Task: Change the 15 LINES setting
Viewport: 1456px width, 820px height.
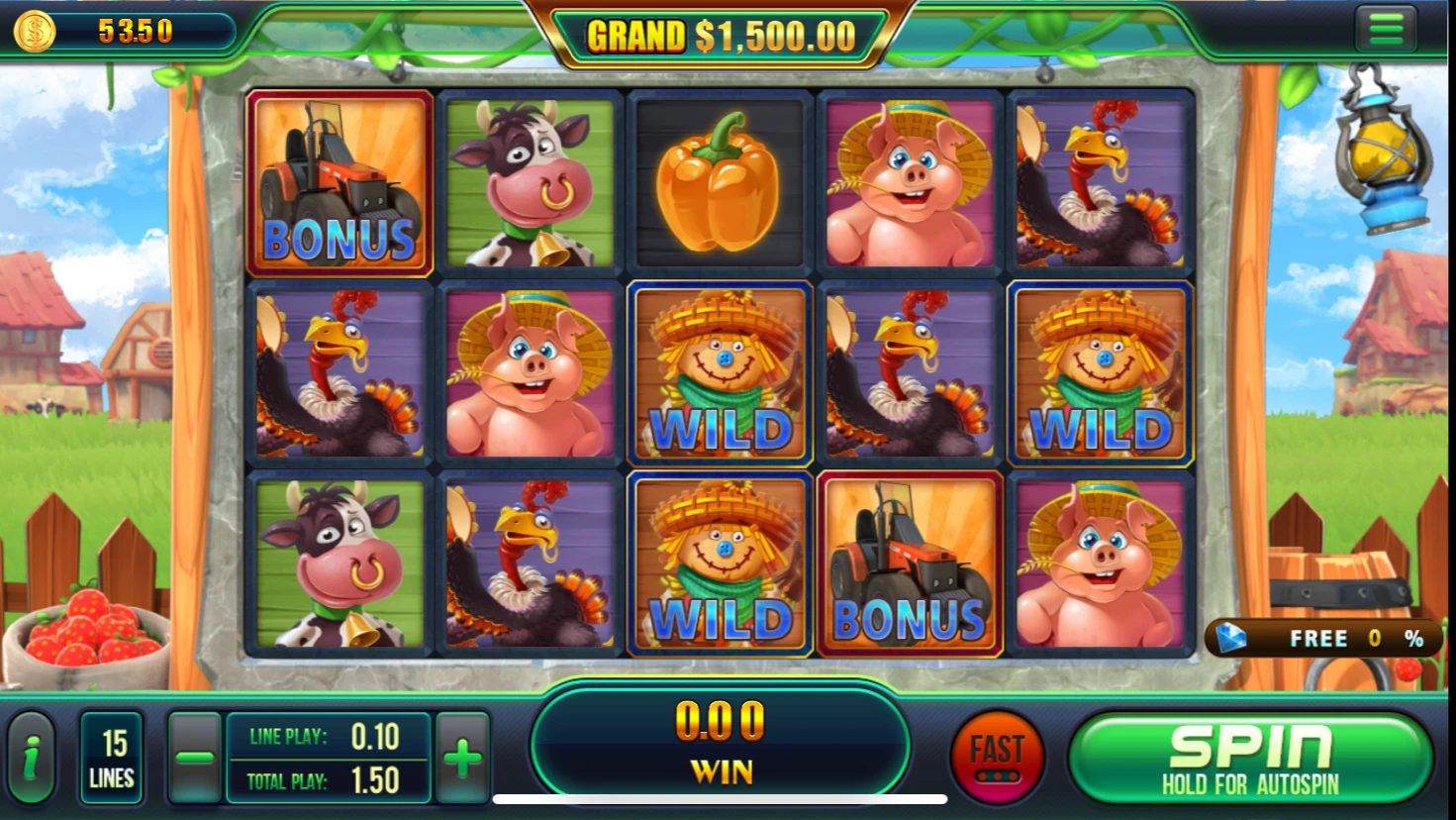Action: pyautogui.click(x=112, y=759)
